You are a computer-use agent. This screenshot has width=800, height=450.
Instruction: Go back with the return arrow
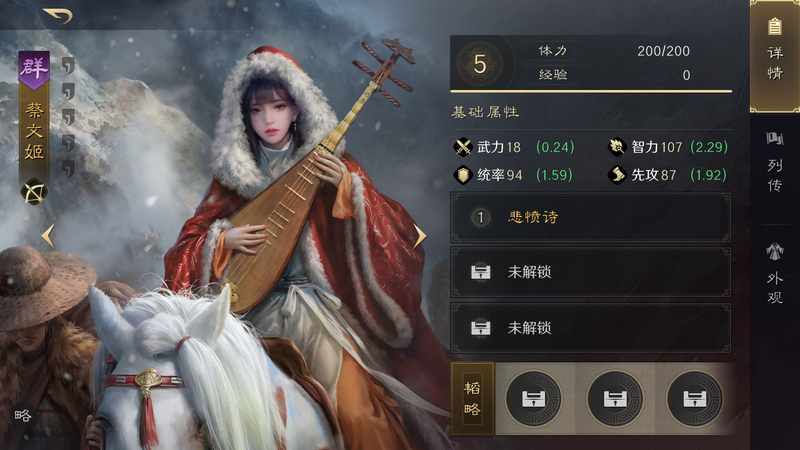pyautogui.click(x=59, y=15)
